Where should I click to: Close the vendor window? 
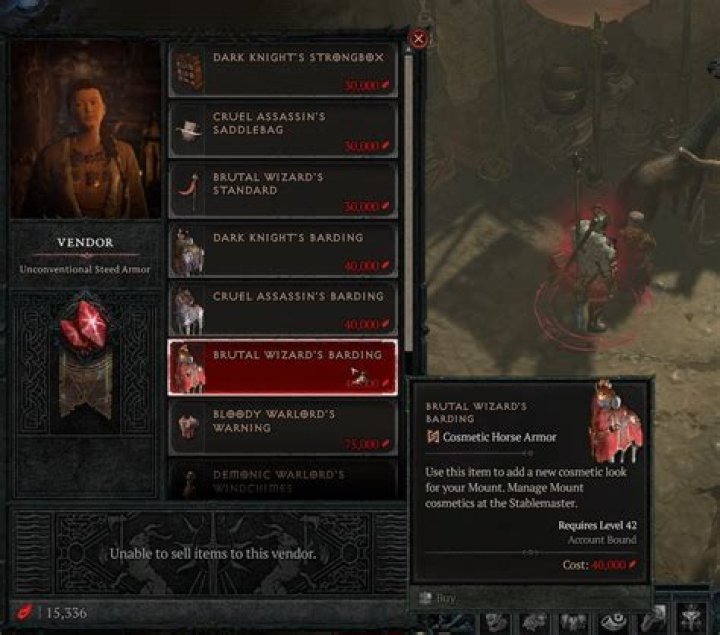coord(419,39)
